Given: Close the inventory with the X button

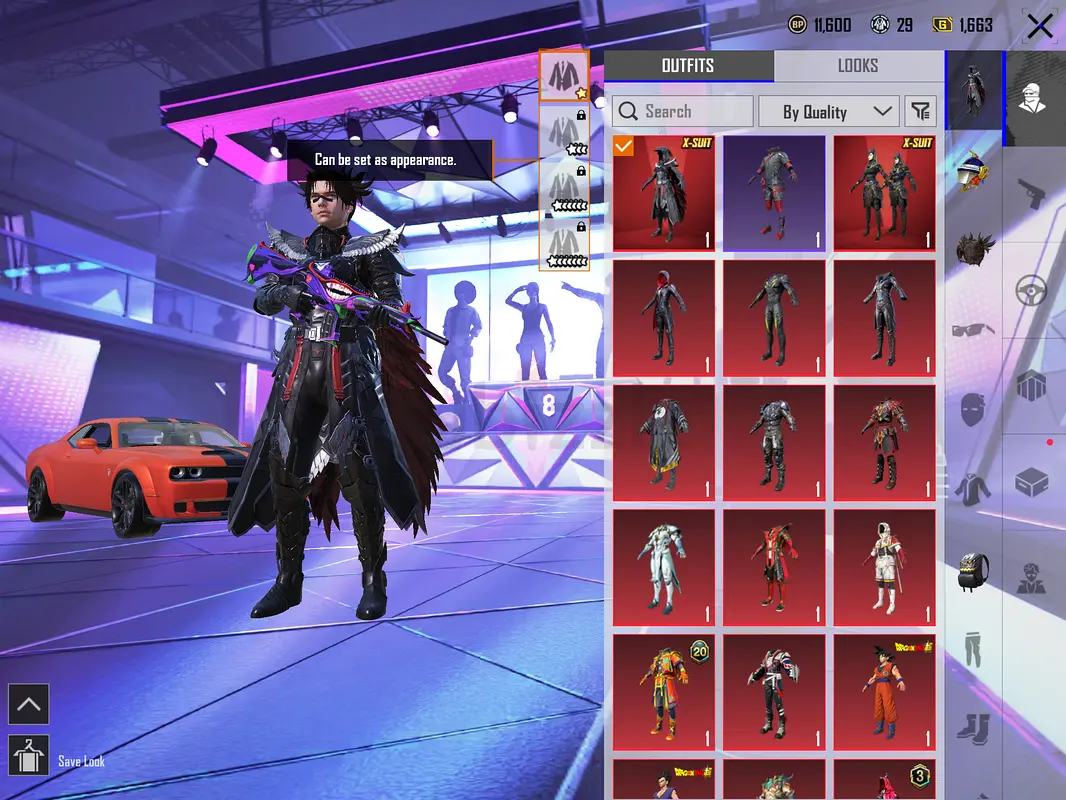Looking at the screenshot, I should click(x=1039, y=26).
